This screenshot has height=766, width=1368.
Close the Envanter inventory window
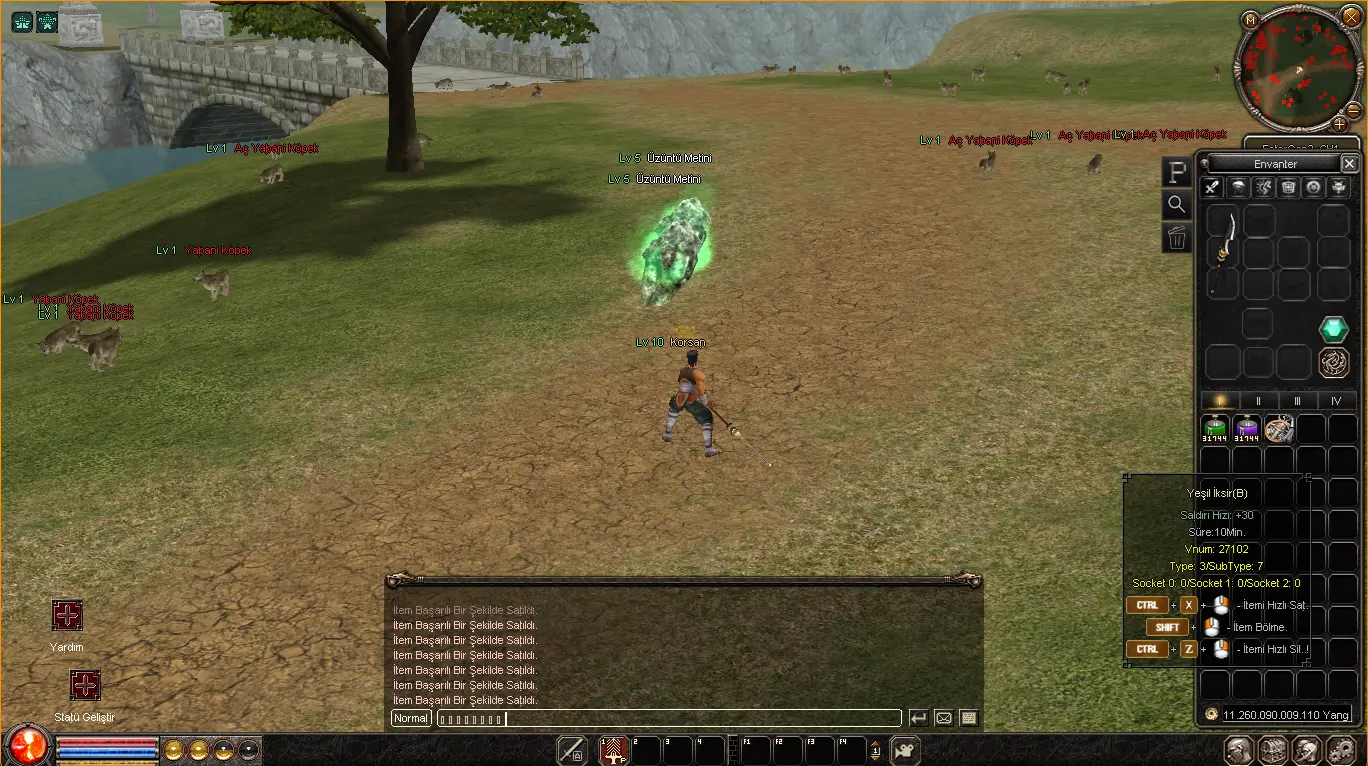[1349, 163]
